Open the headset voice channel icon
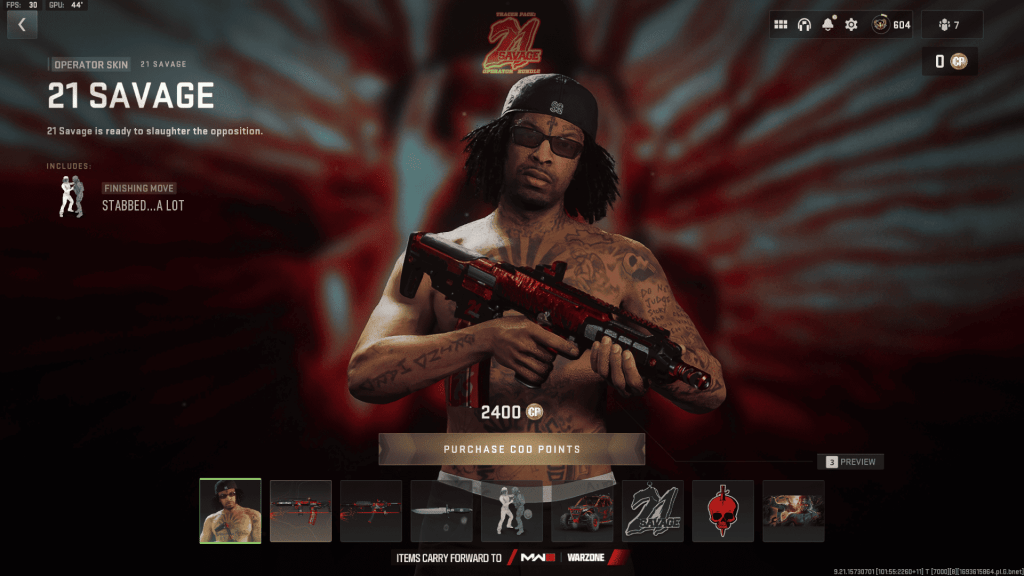This screenshot has width=1024, height=576. click(x=804, y=25)
